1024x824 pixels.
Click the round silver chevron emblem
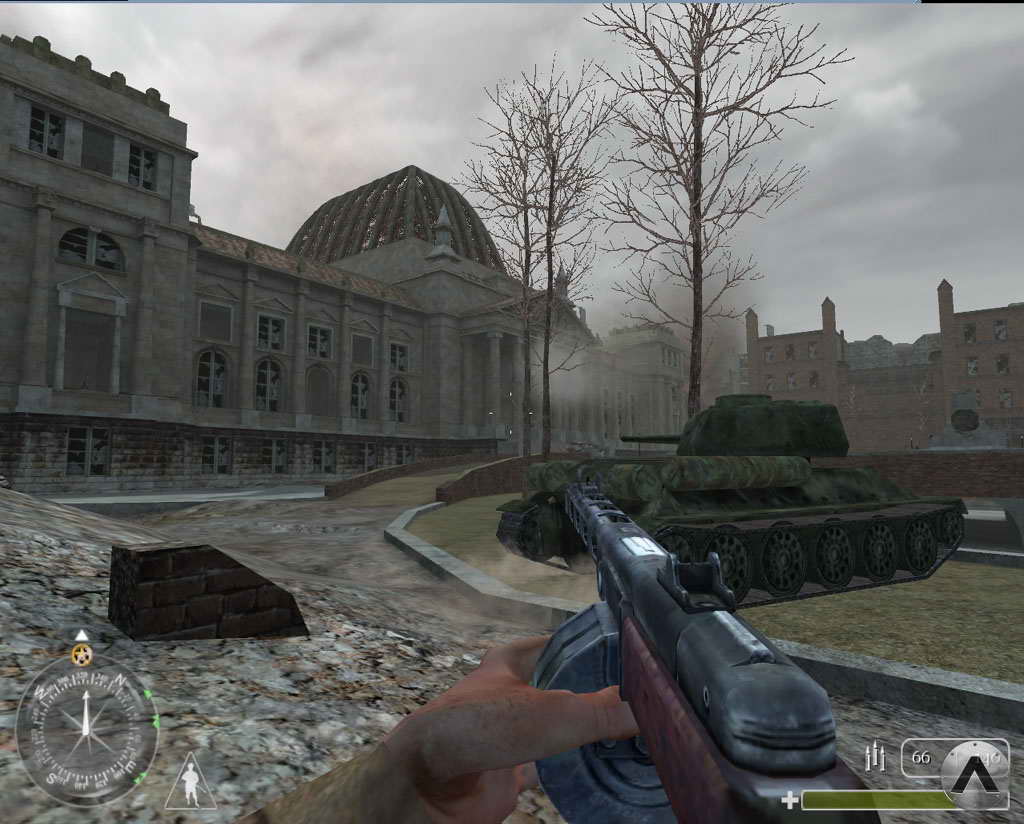[975, 774]
